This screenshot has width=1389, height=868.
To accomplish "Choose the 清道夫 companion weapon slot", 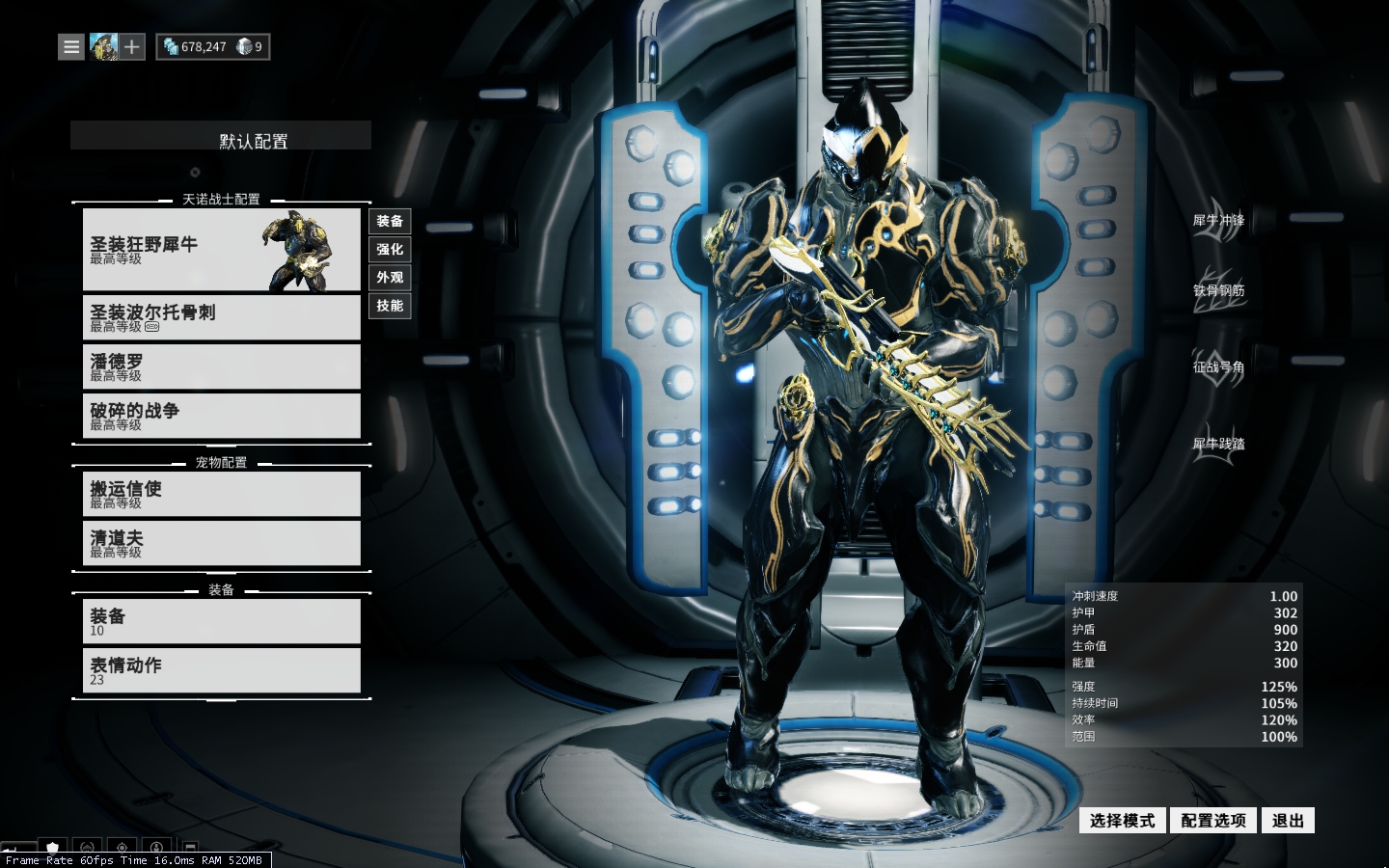I will point(221,543).
